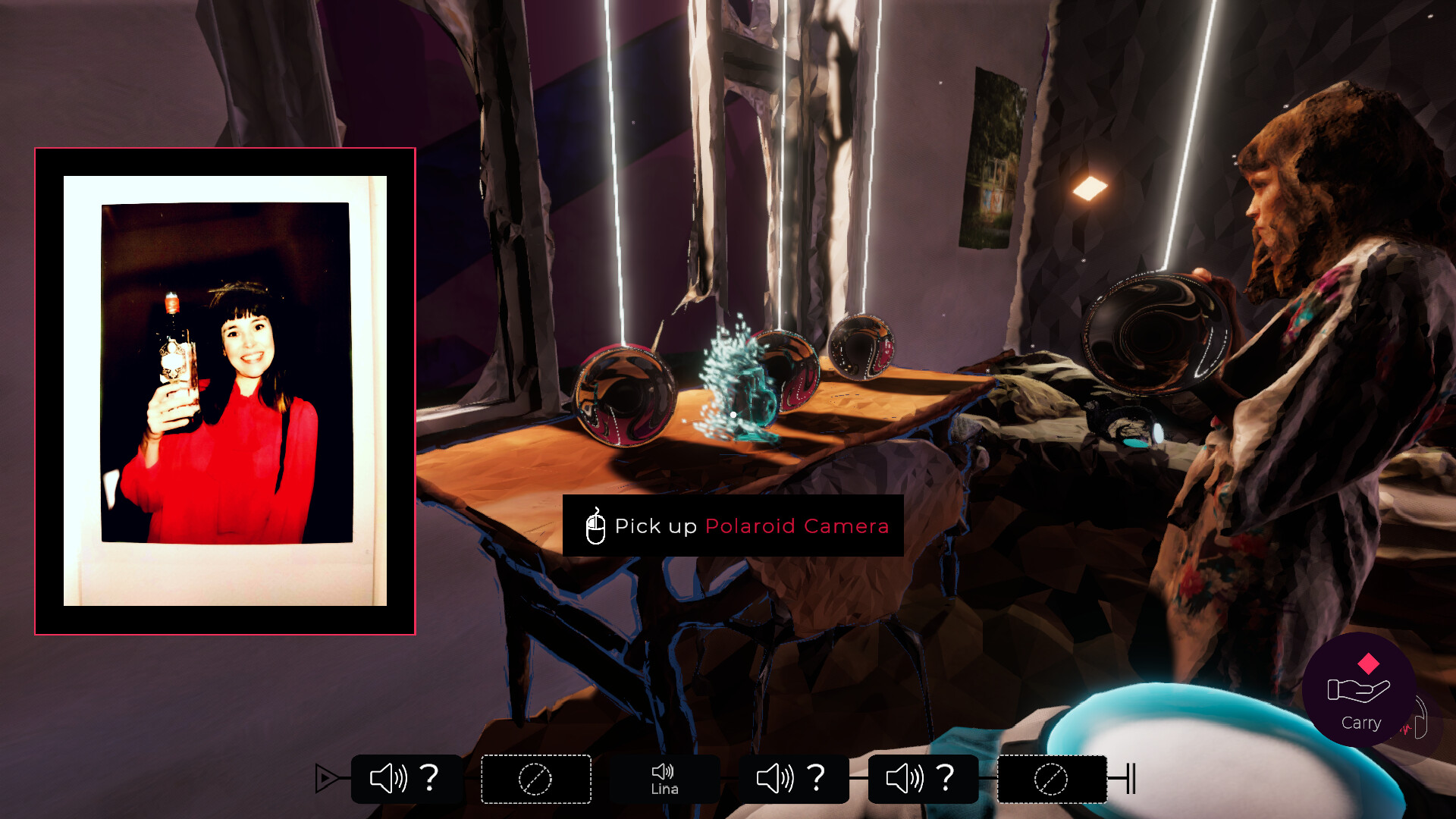Click the first speaker icon on the timeline

pos(388,777)
